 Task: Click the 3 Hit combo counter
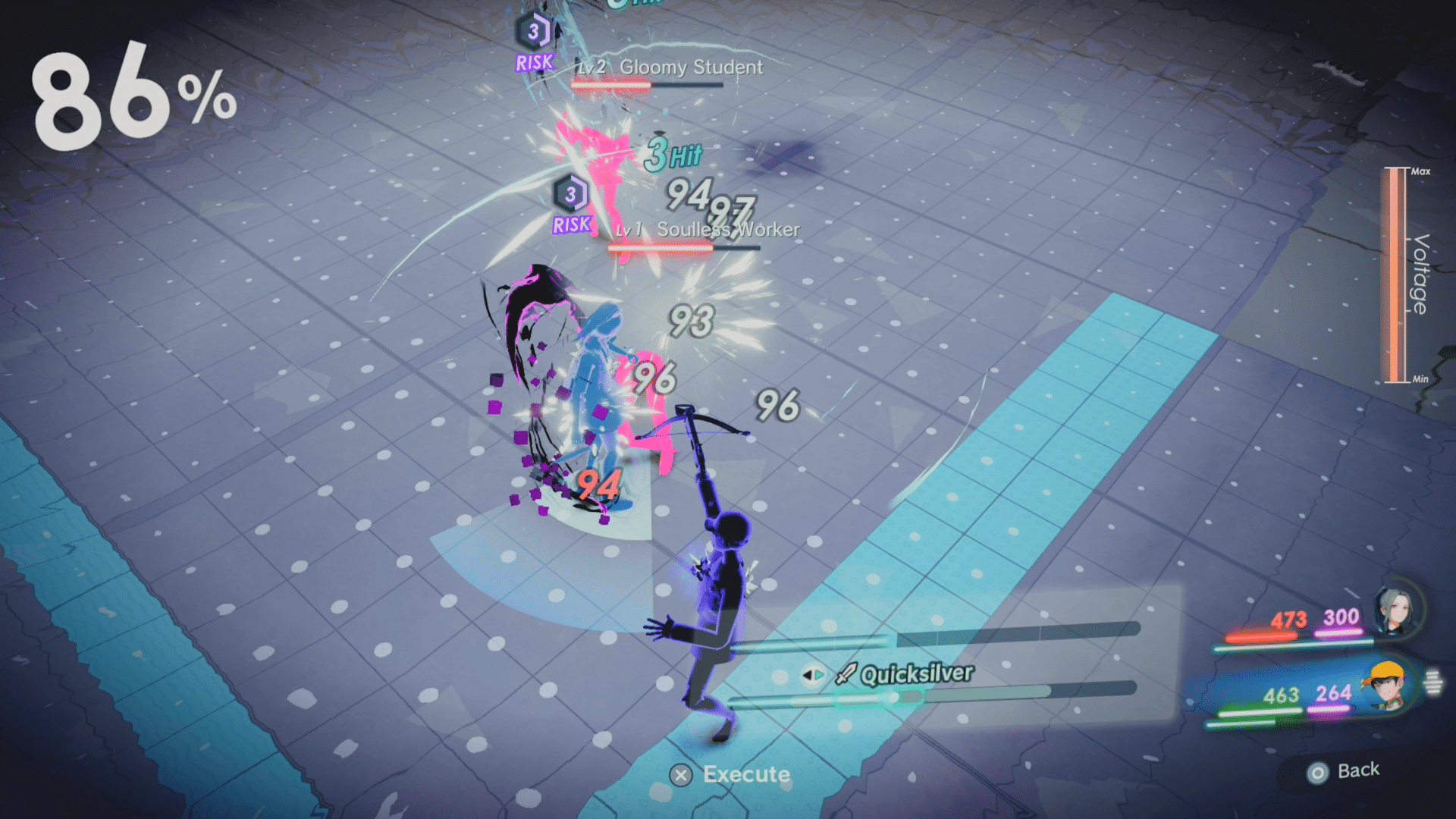(670, 155)
